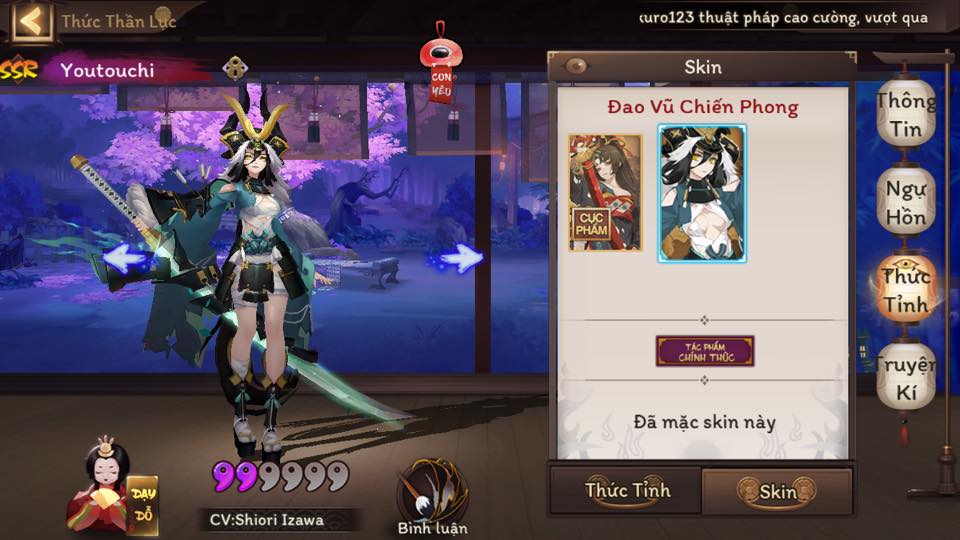Viewport: 960px width, 540px height.
Task: Click the emblem icon beside Youtouchi's name
Action: click(x=234, y=68)
